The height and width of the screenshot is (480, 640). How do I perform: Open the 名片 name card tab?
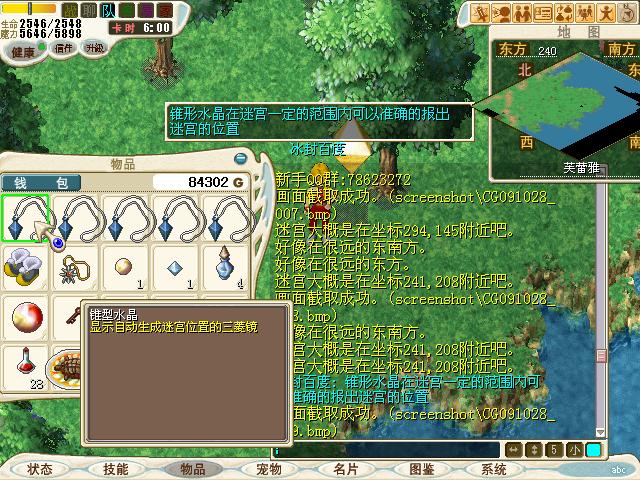coord(345,469)
